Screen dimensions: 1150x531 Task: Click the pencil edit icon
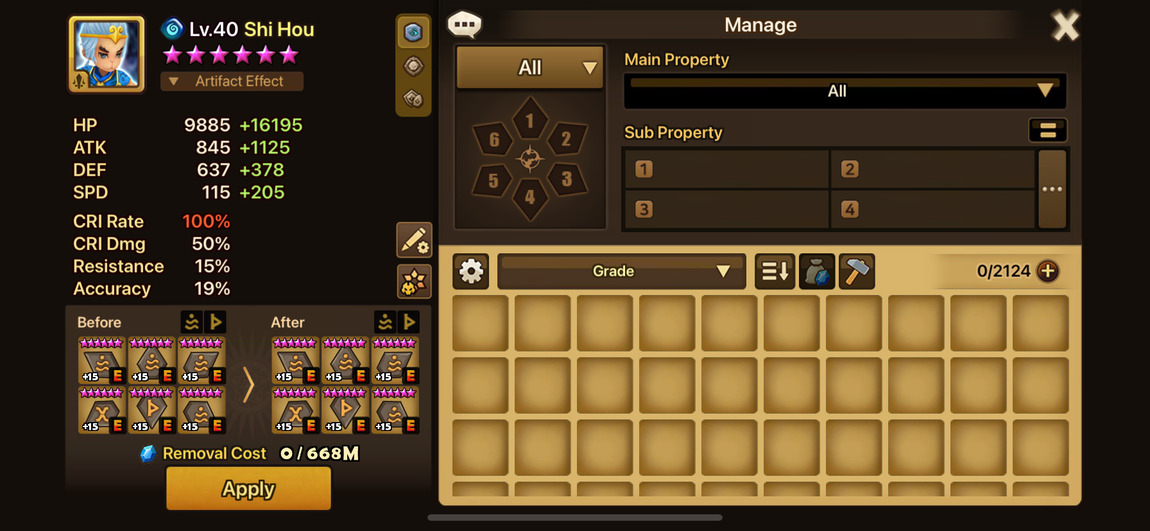[414, 240]
